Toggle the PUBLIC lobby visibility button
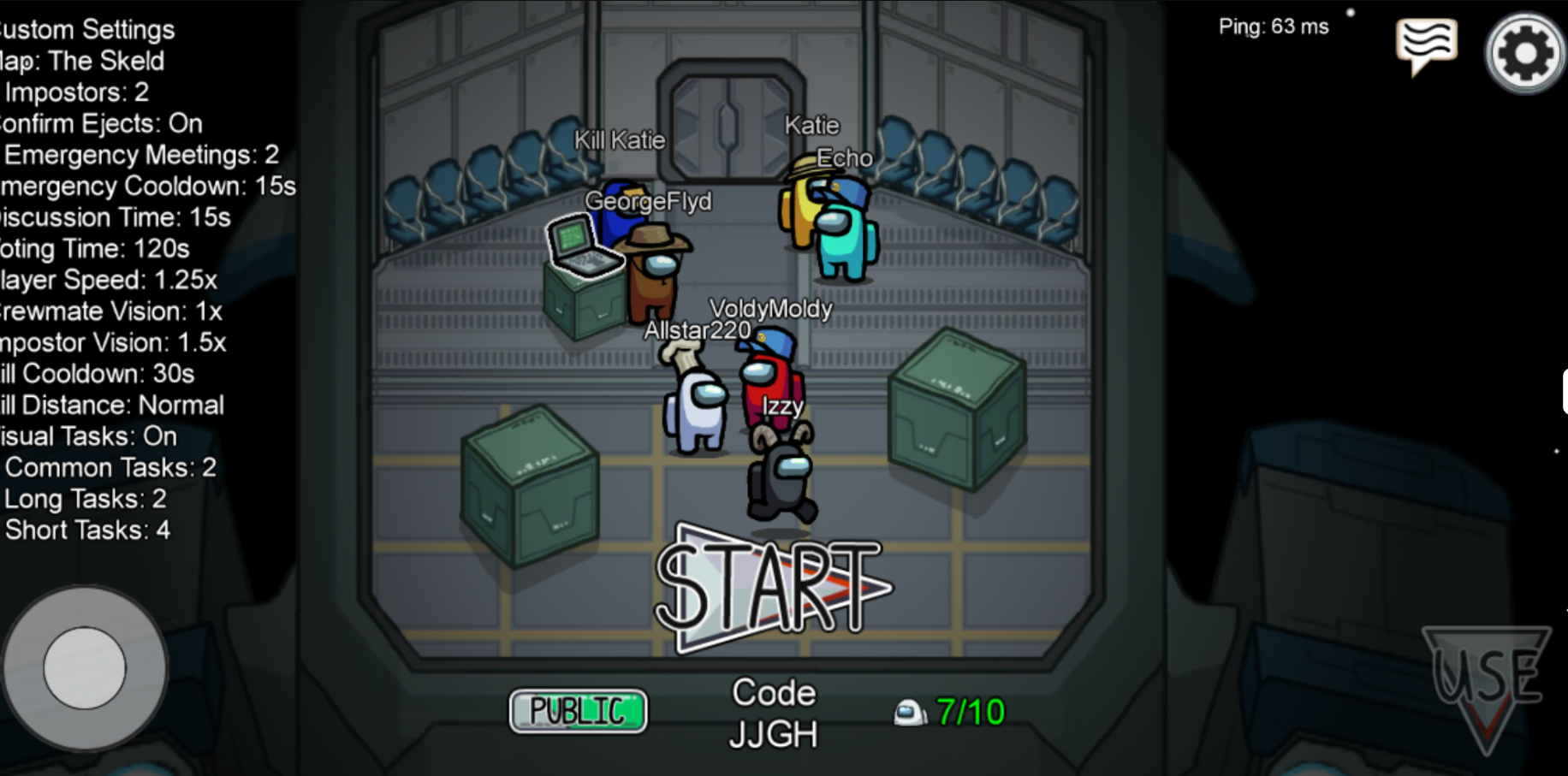The height and width of the screenshot is (776, 1568). click(x=579, y=710)
